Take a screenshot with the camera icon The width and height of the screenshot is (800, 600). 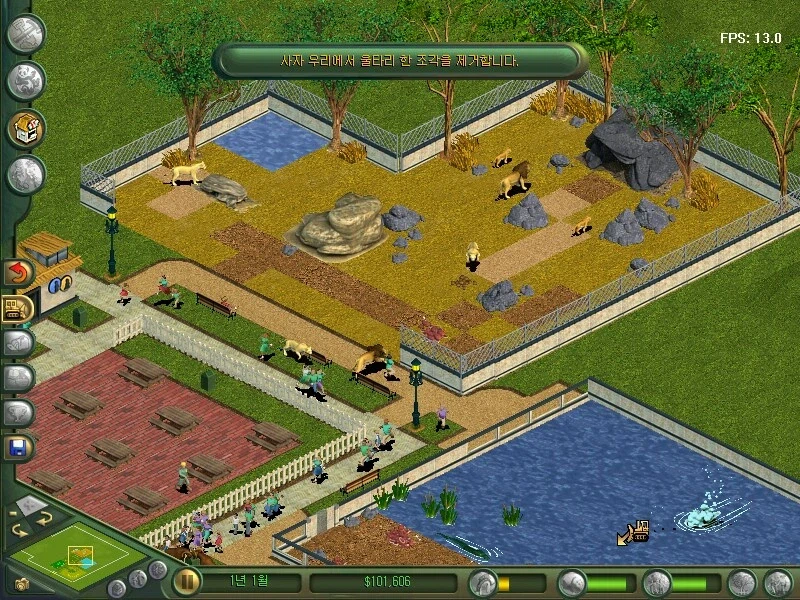[x=21, y=585]
